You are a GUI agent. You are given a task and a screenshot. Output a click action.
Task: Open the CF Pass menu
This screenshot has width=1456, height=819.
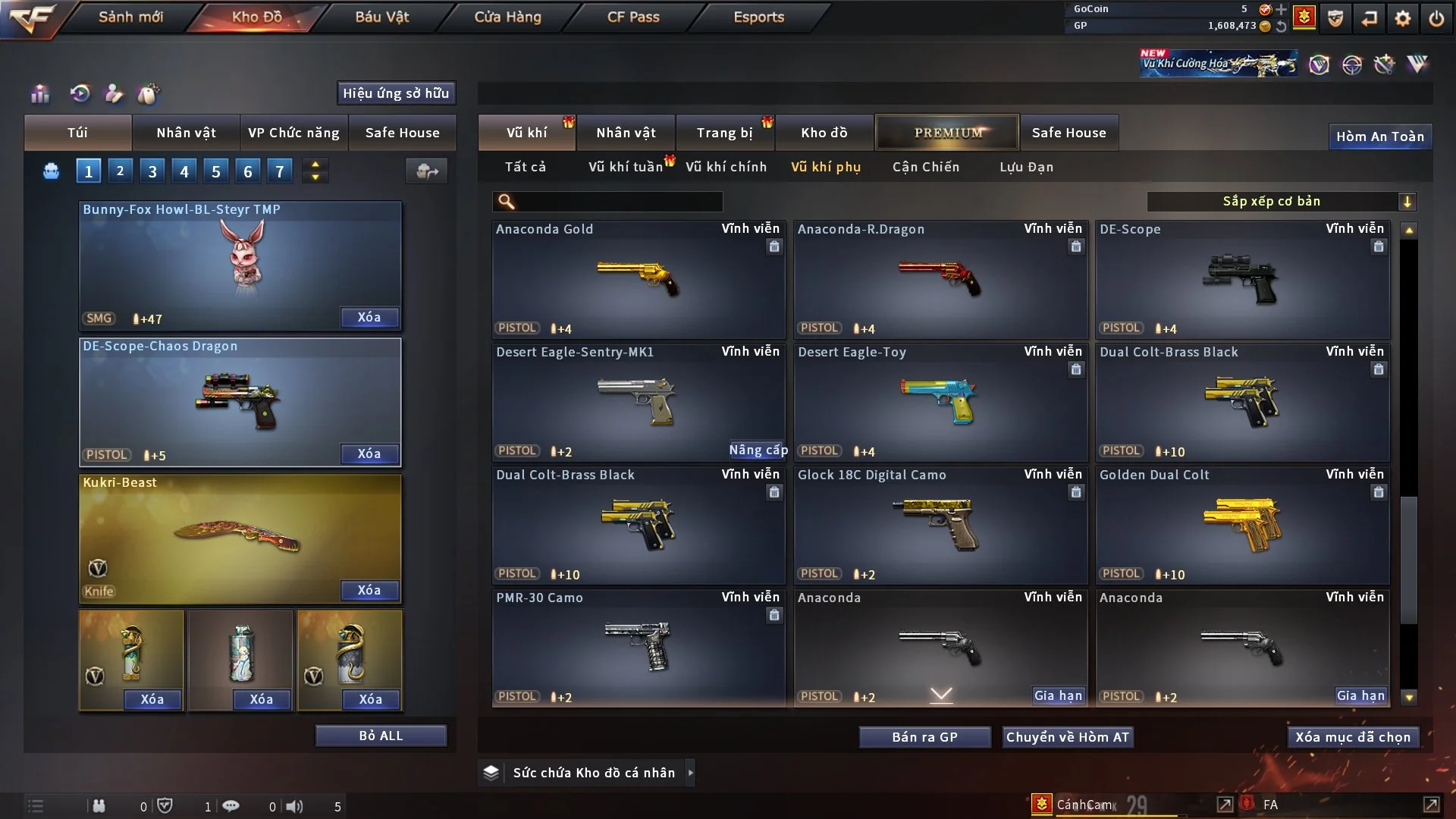(633, 17)
